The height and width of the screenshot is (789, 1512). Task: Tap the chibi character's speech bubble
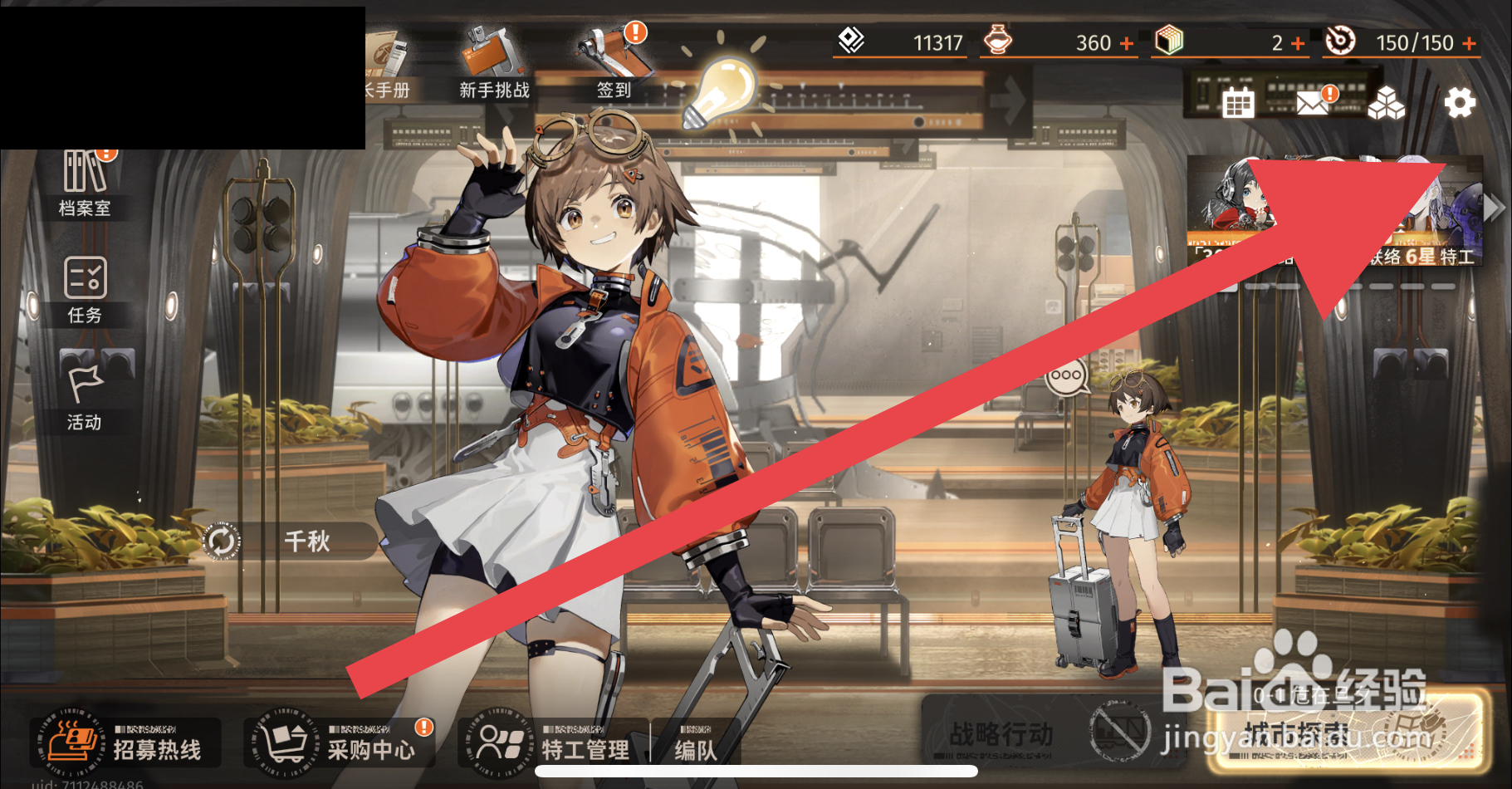(x=1066, y=376)
